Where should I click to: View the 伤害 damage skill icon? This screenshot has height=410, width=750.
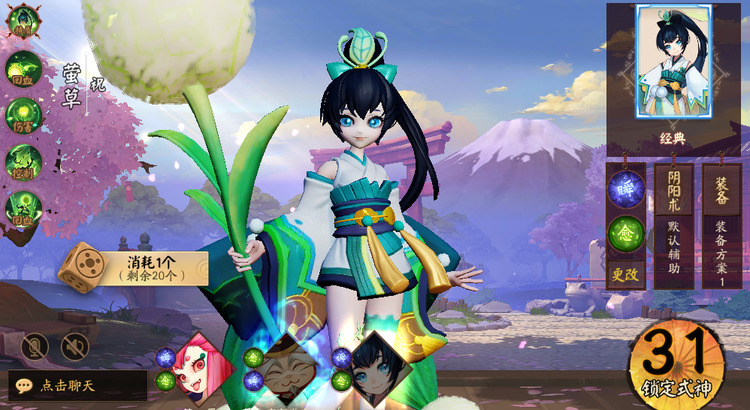point(22,115)
